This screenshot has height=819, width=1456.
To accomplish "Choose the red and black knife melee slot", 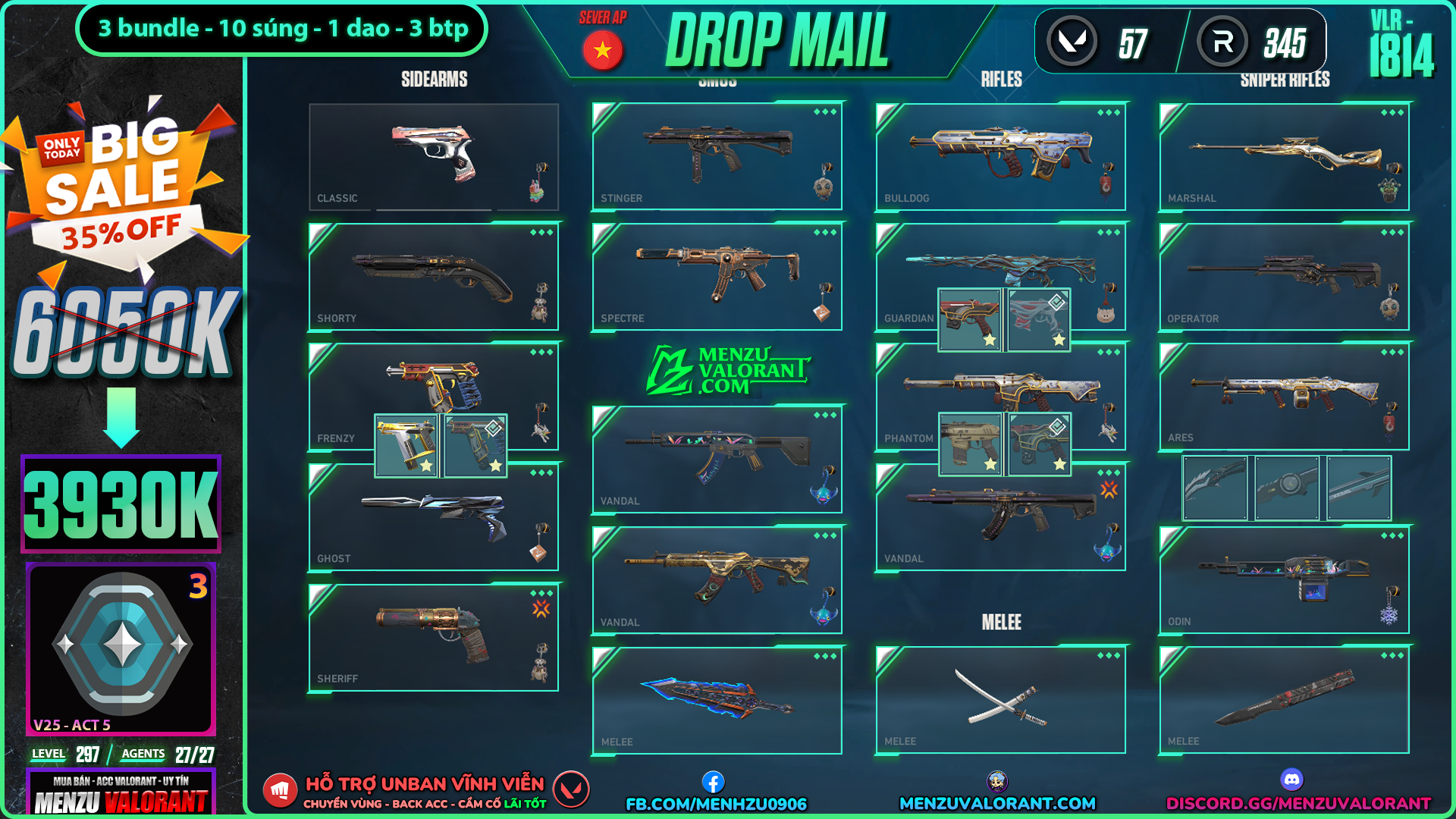I will (x=1284, y=699).
